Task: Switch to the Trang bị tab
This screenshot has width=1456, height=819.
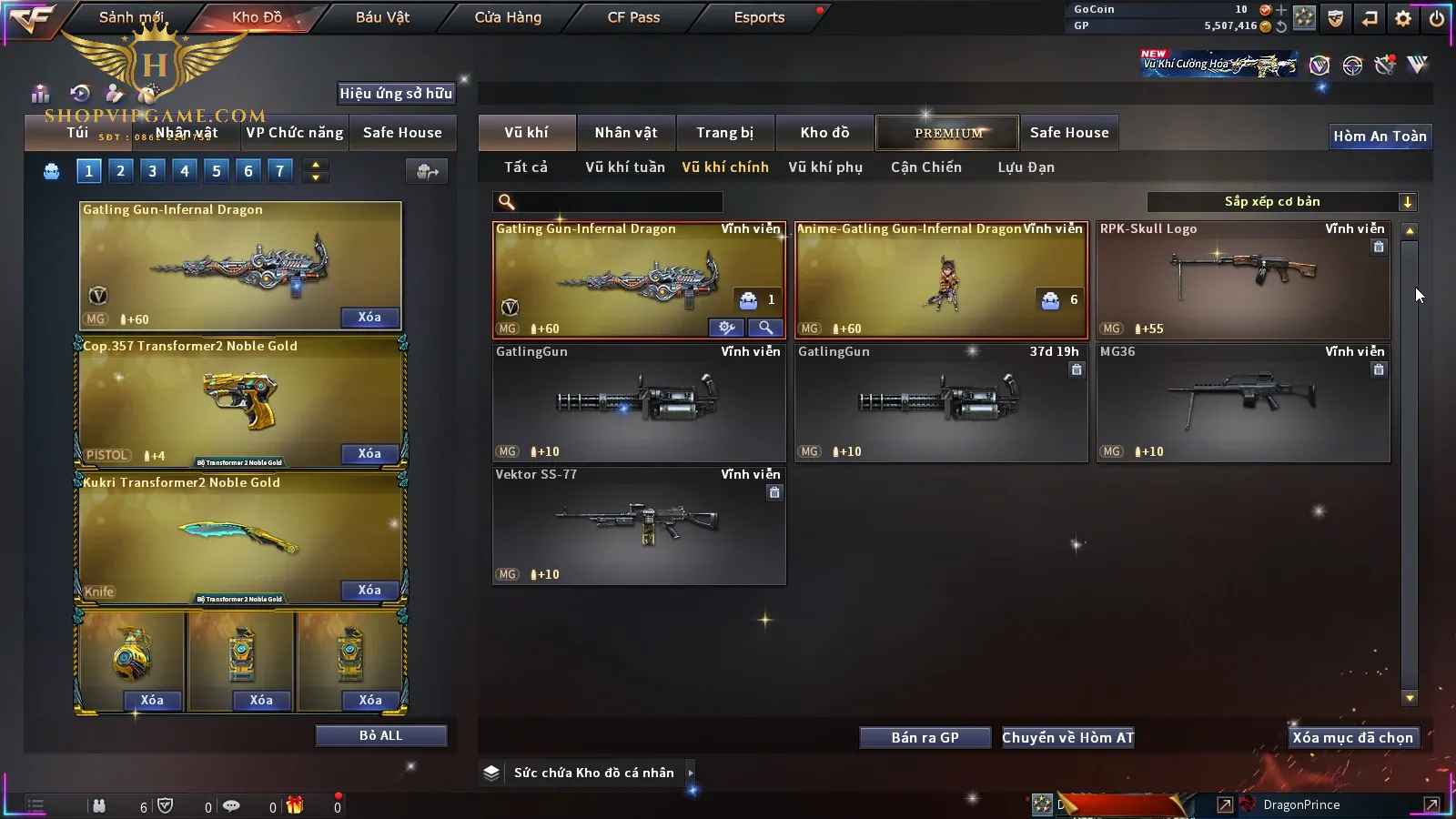Action: pyautogui.click(x=724, y=133)
